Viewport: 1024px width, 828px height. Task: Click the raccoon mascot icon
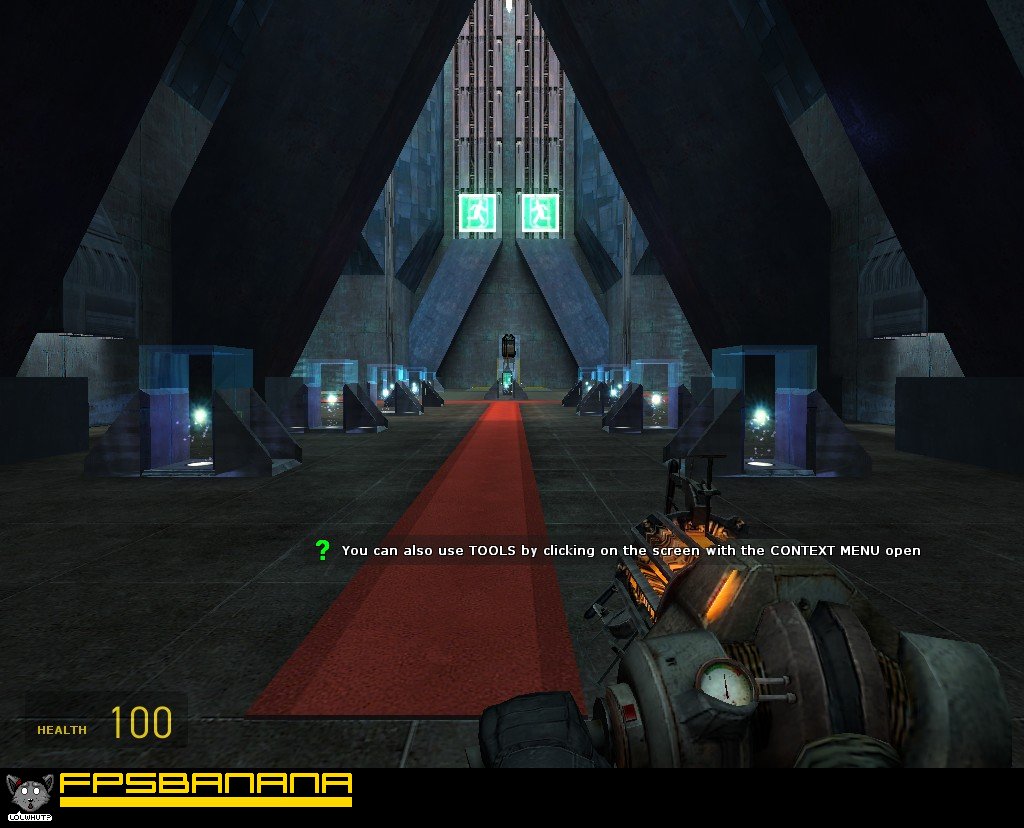[x=27, y=795]
